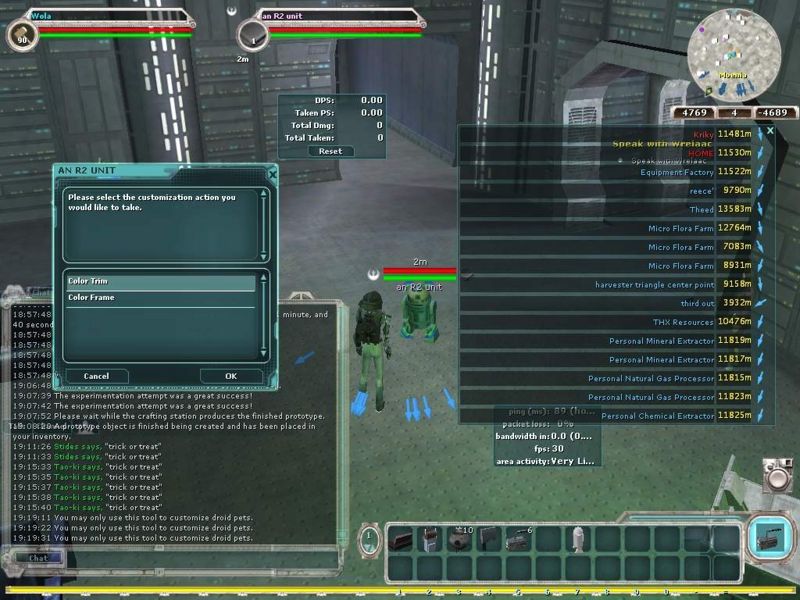Image resolution: width=800 pixels, height=600 pixels.
Task: Close the AN R2 UNIT window
Action: [272, 173]
